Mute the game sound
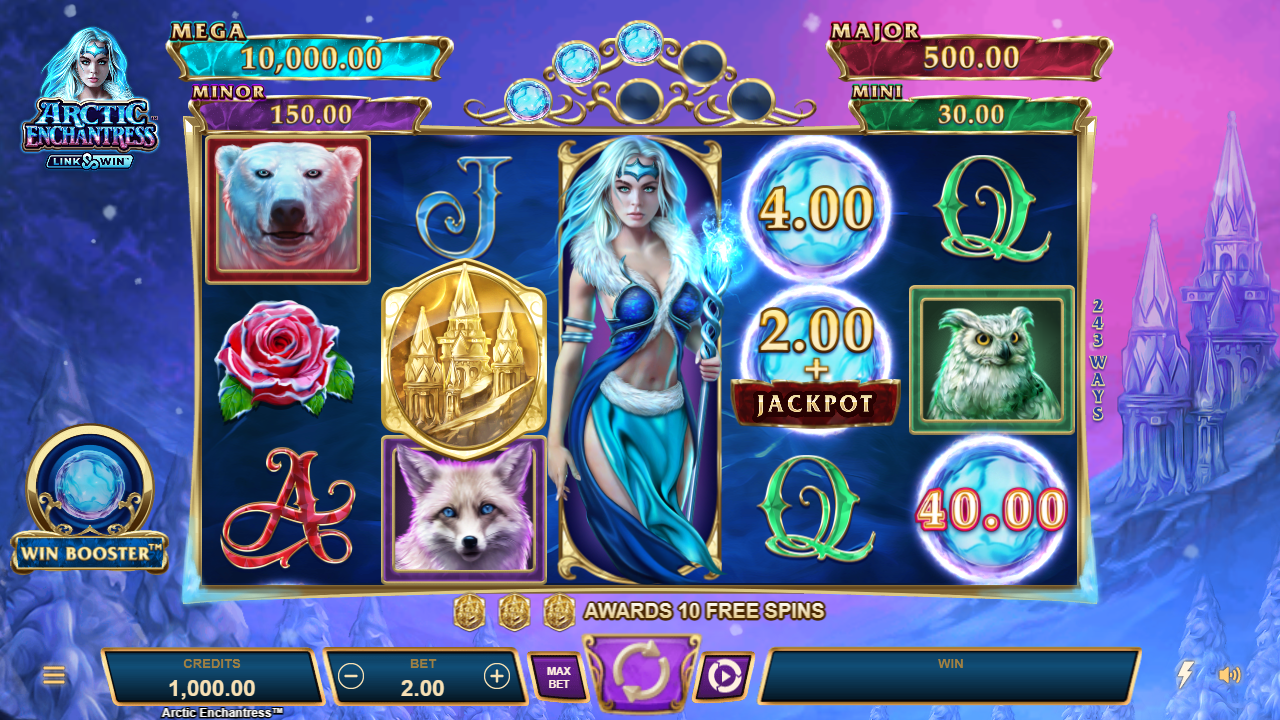The width and height of the screenshot is (1280, 720). point(1229,675)
